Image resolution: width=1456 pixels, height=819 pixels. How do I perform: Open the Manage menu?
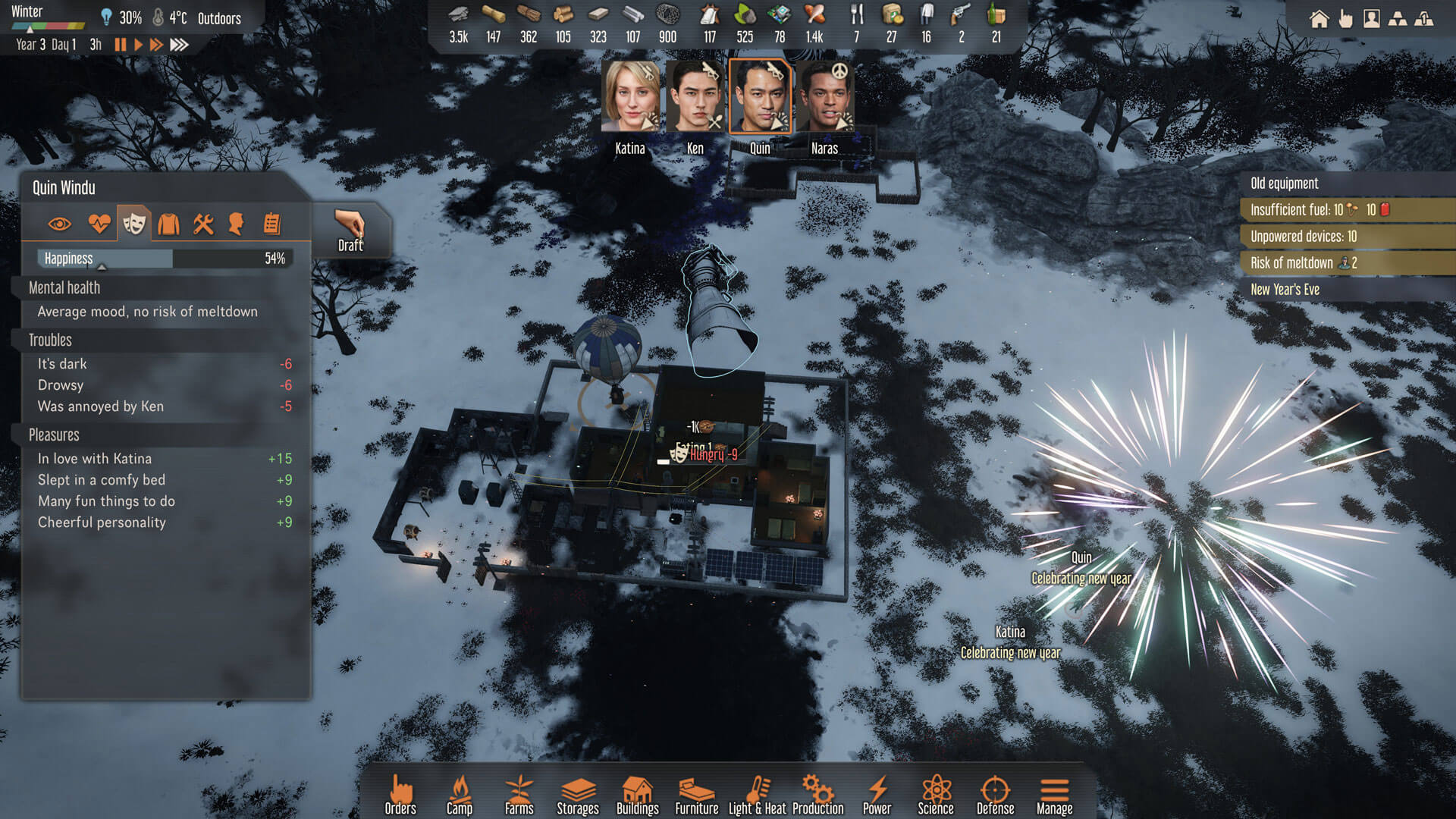point(1054,795)
